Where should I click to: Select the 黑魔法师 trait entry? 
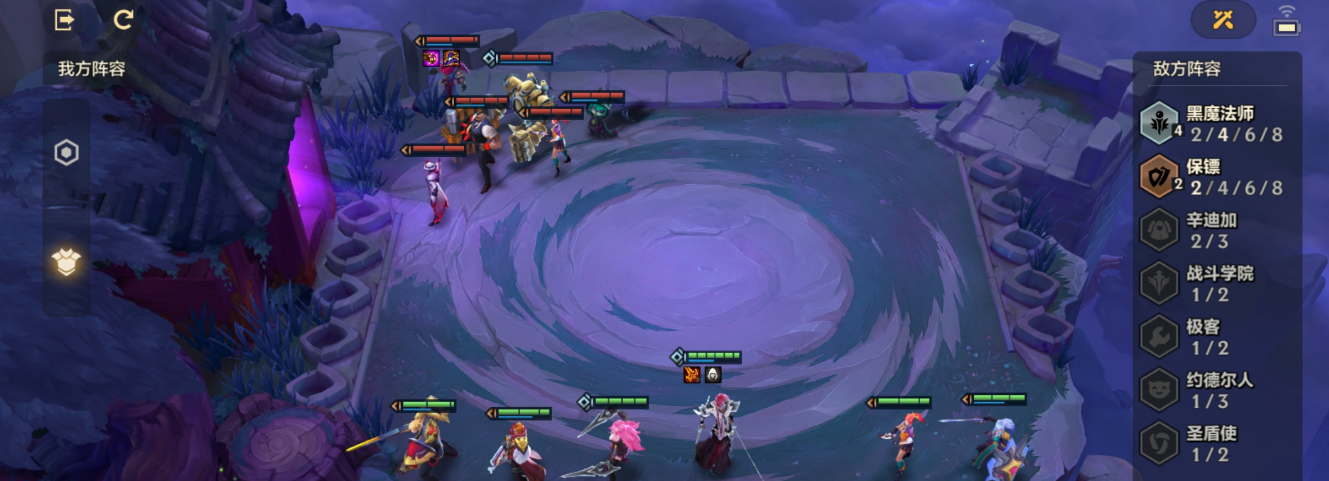point(1217,123)
